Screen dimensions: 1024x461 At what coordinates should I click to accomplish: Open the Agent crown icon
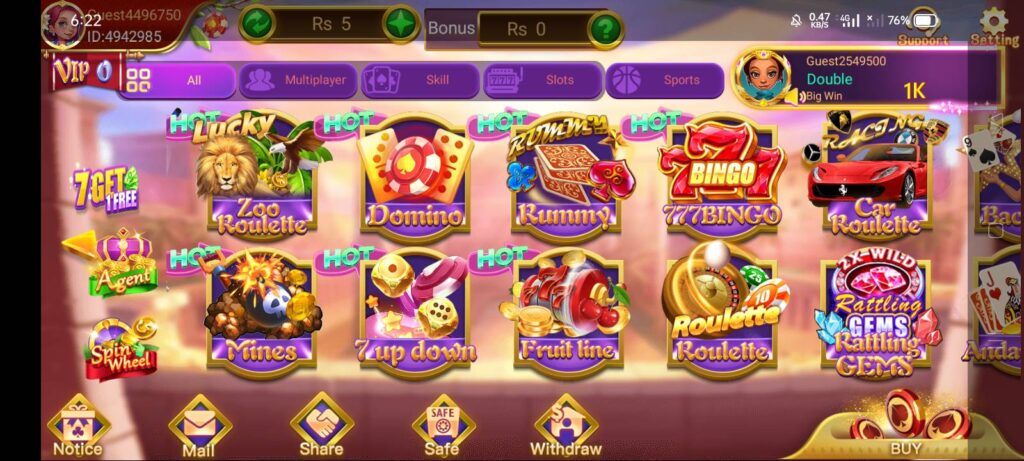pyautogui.click(x=122, y=262)
